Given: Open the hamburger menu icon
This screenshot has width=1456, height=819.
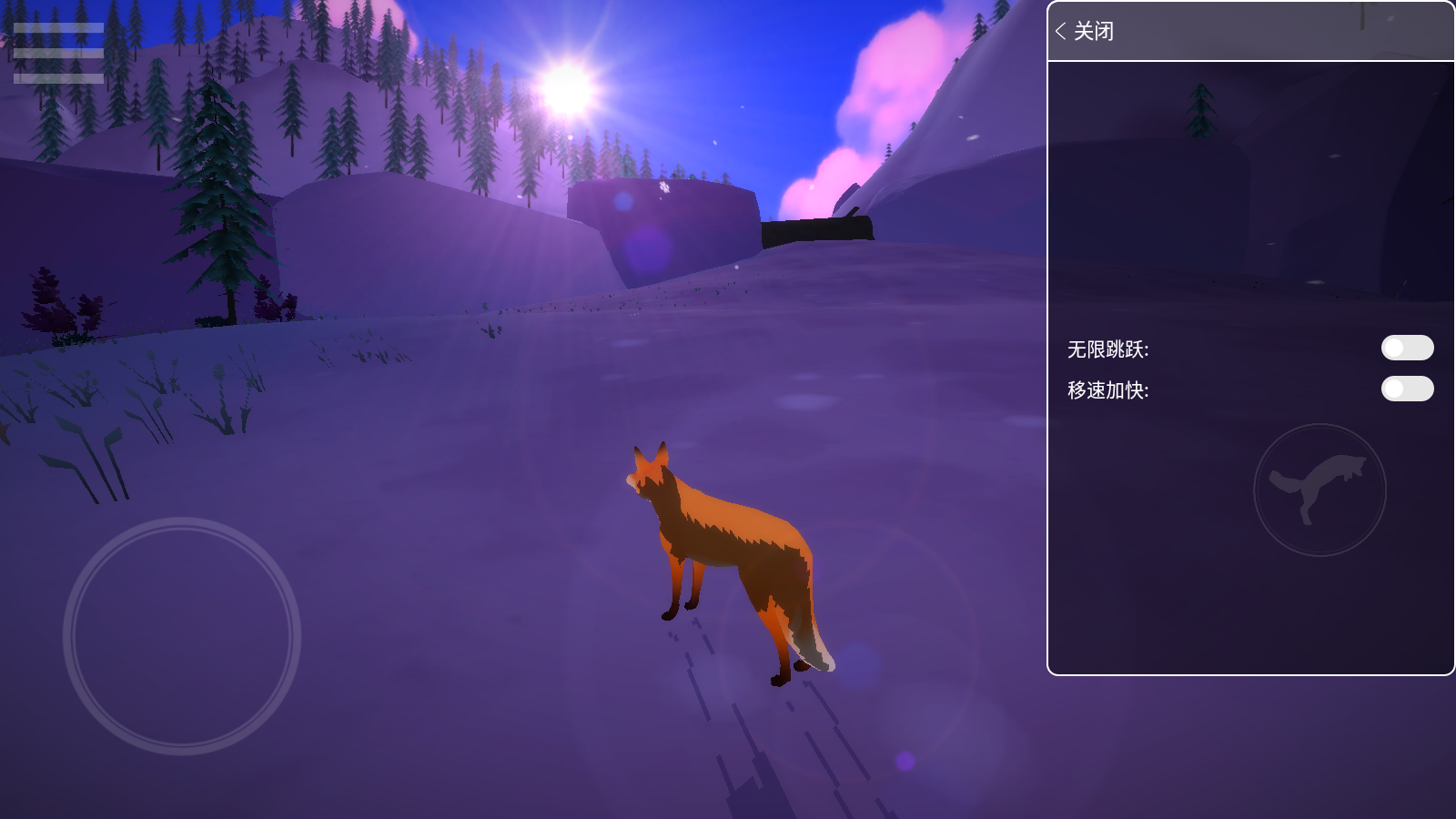Looking at the screenshot, I should pyautogui.click(x=58, y=53).
